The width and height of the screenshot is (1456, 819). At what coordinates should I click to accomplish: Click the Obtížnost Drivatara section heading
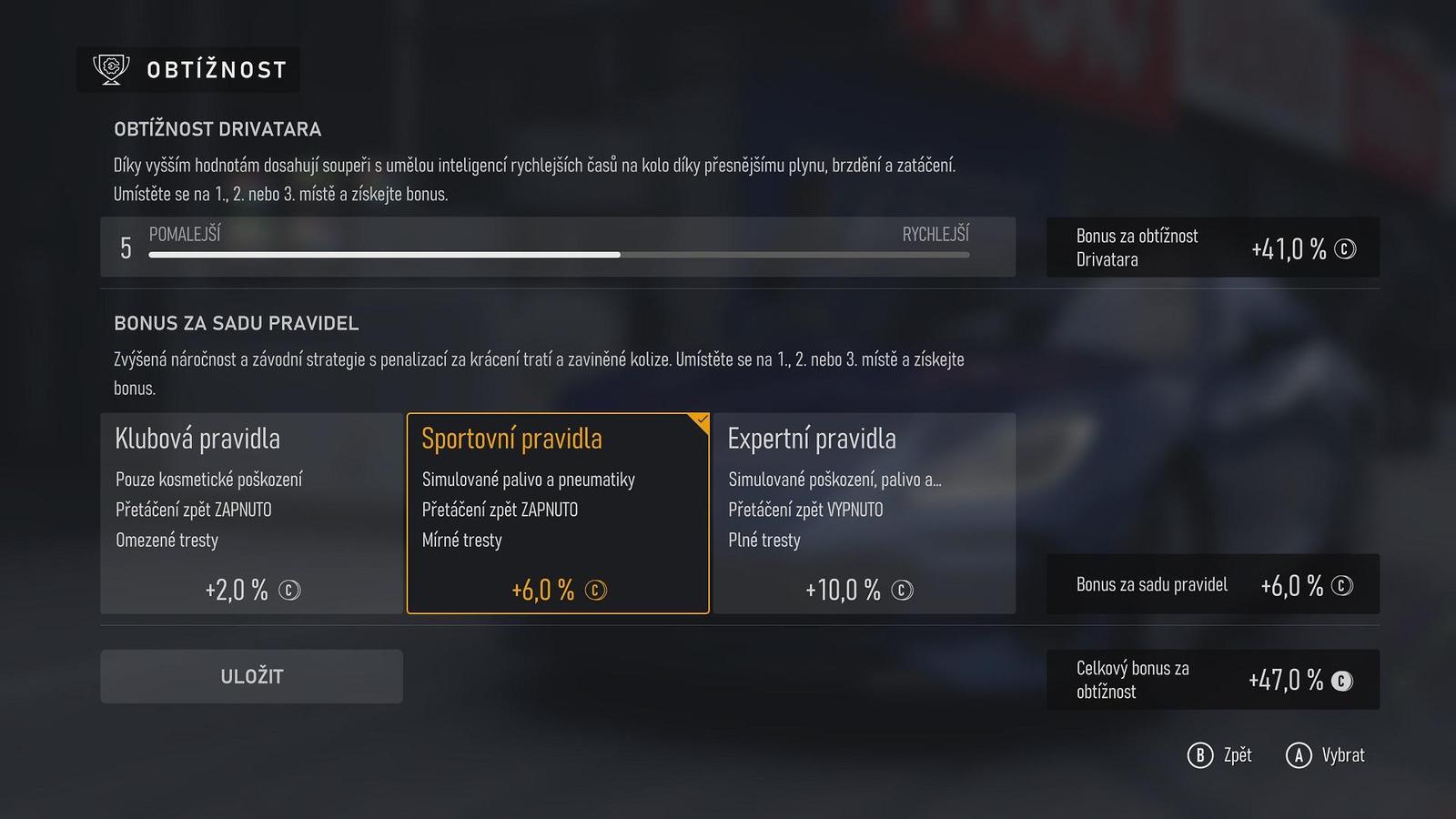point(217,129)
